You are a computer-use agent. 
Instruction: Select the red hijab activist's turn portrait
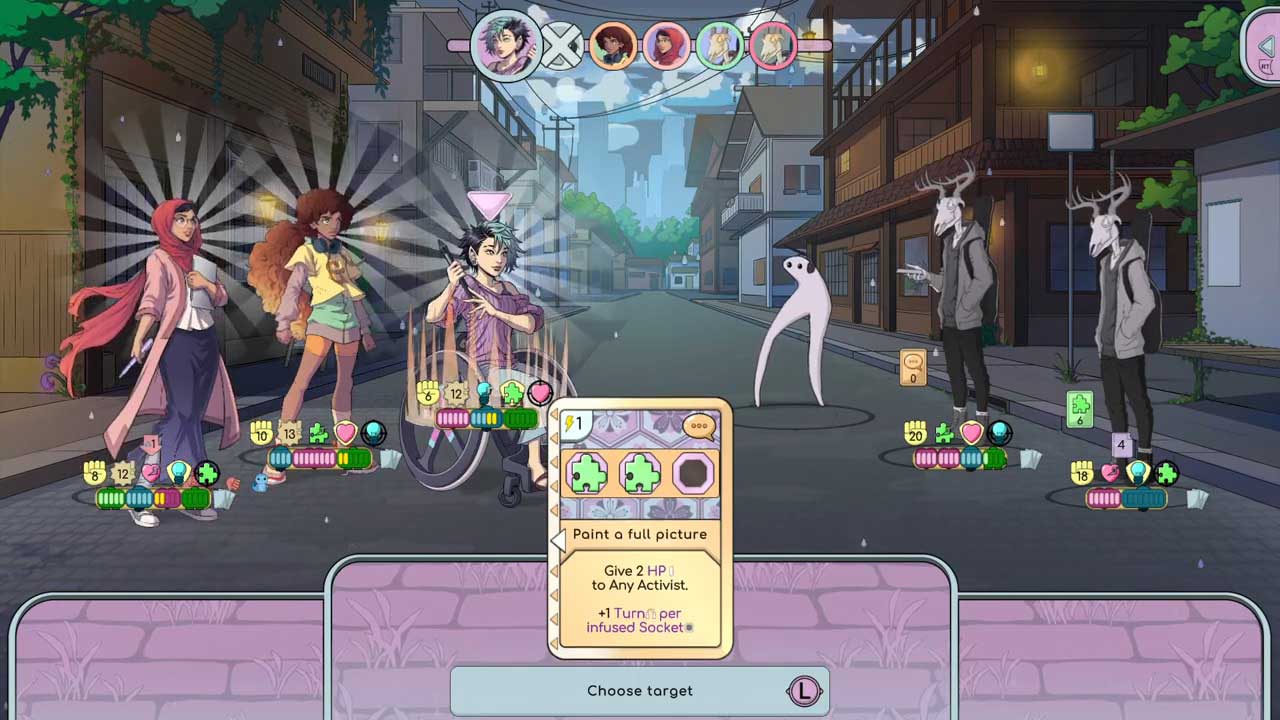click(666, 46)
